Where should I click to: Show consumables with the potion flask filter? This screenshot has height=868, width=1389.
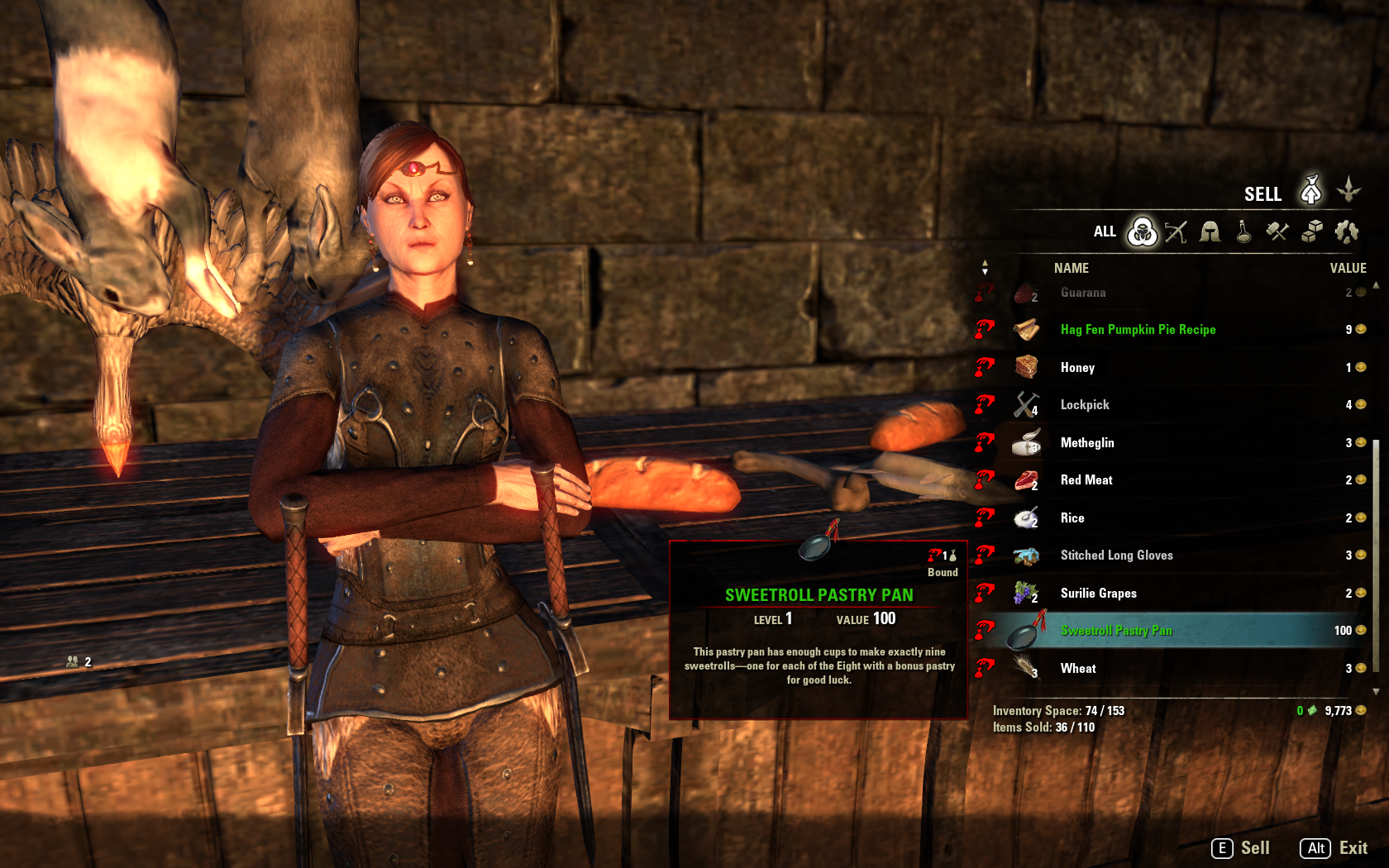click(x=1243, y=232)
